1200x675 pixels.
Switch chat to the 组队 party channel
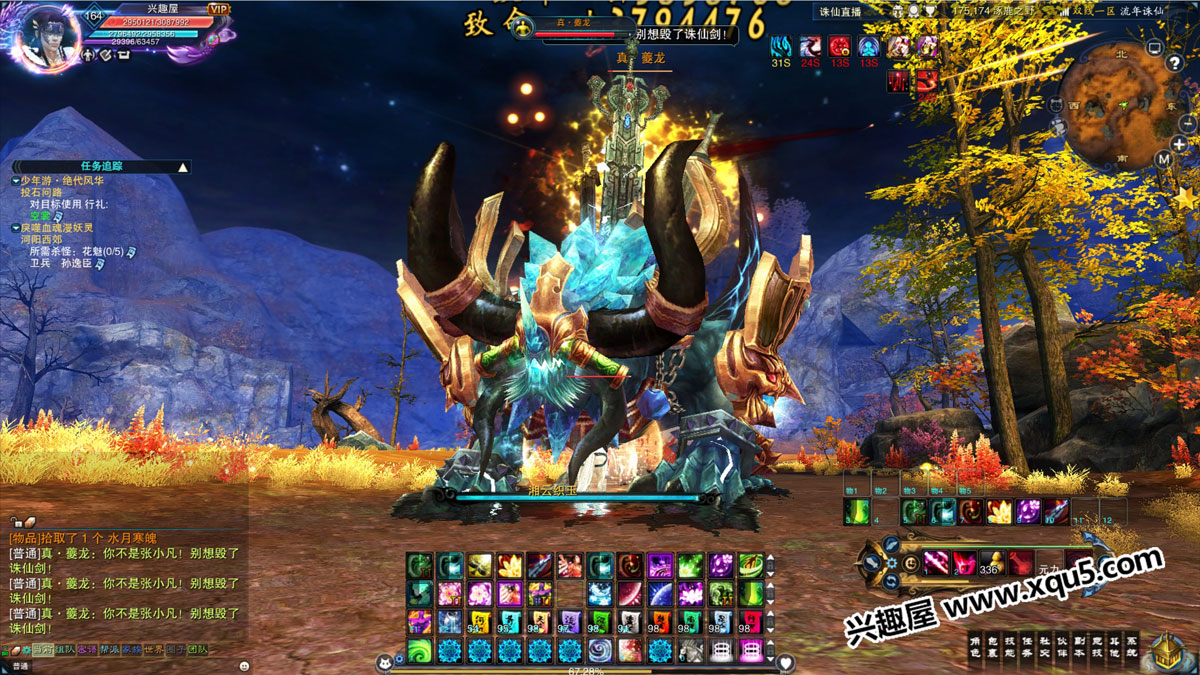pos(65,650)
